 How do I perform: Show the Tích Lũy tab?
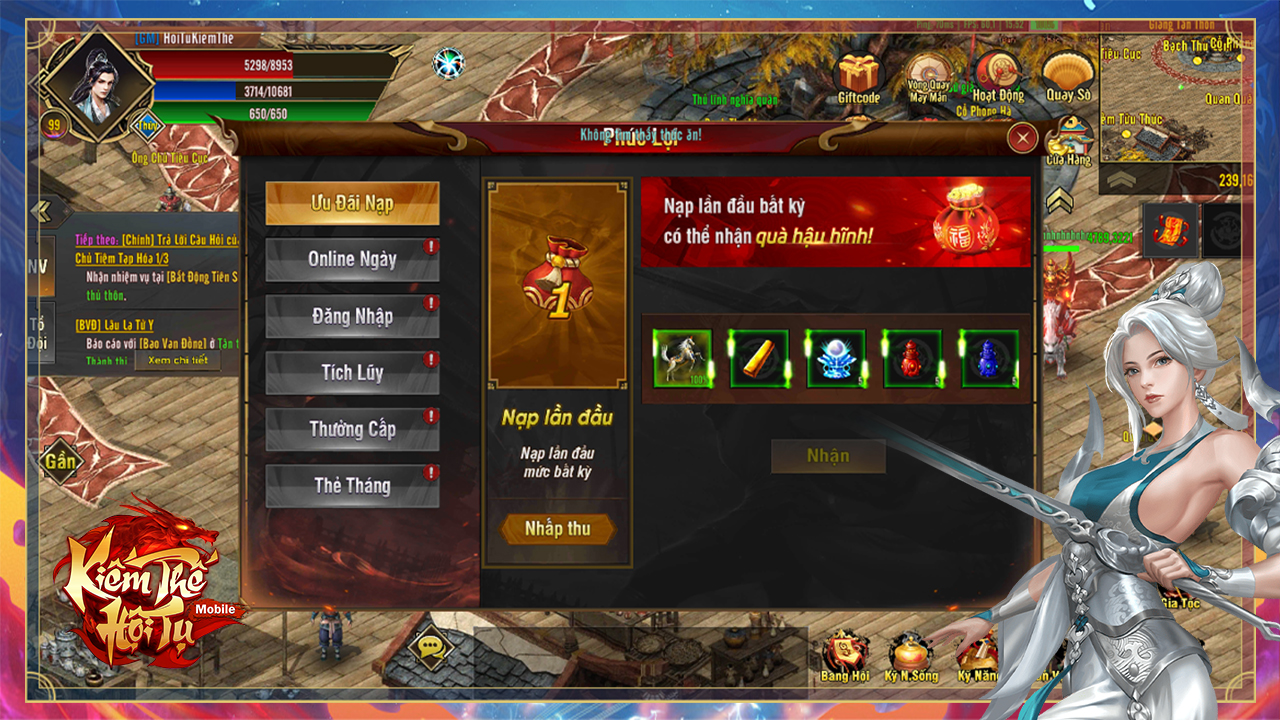(x=352, y=373)
